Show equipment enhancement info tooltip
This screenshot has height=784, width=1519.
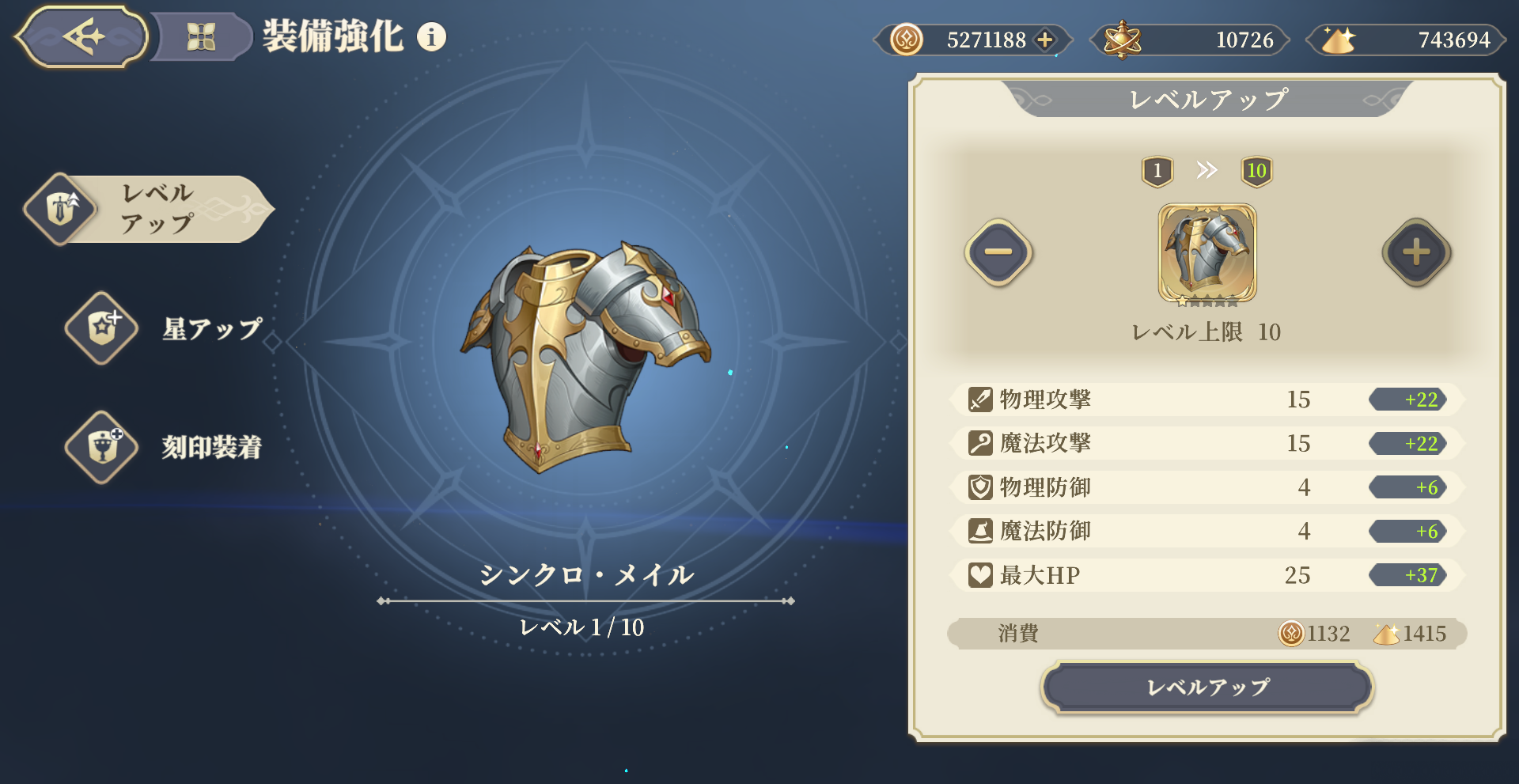point(431,36)
